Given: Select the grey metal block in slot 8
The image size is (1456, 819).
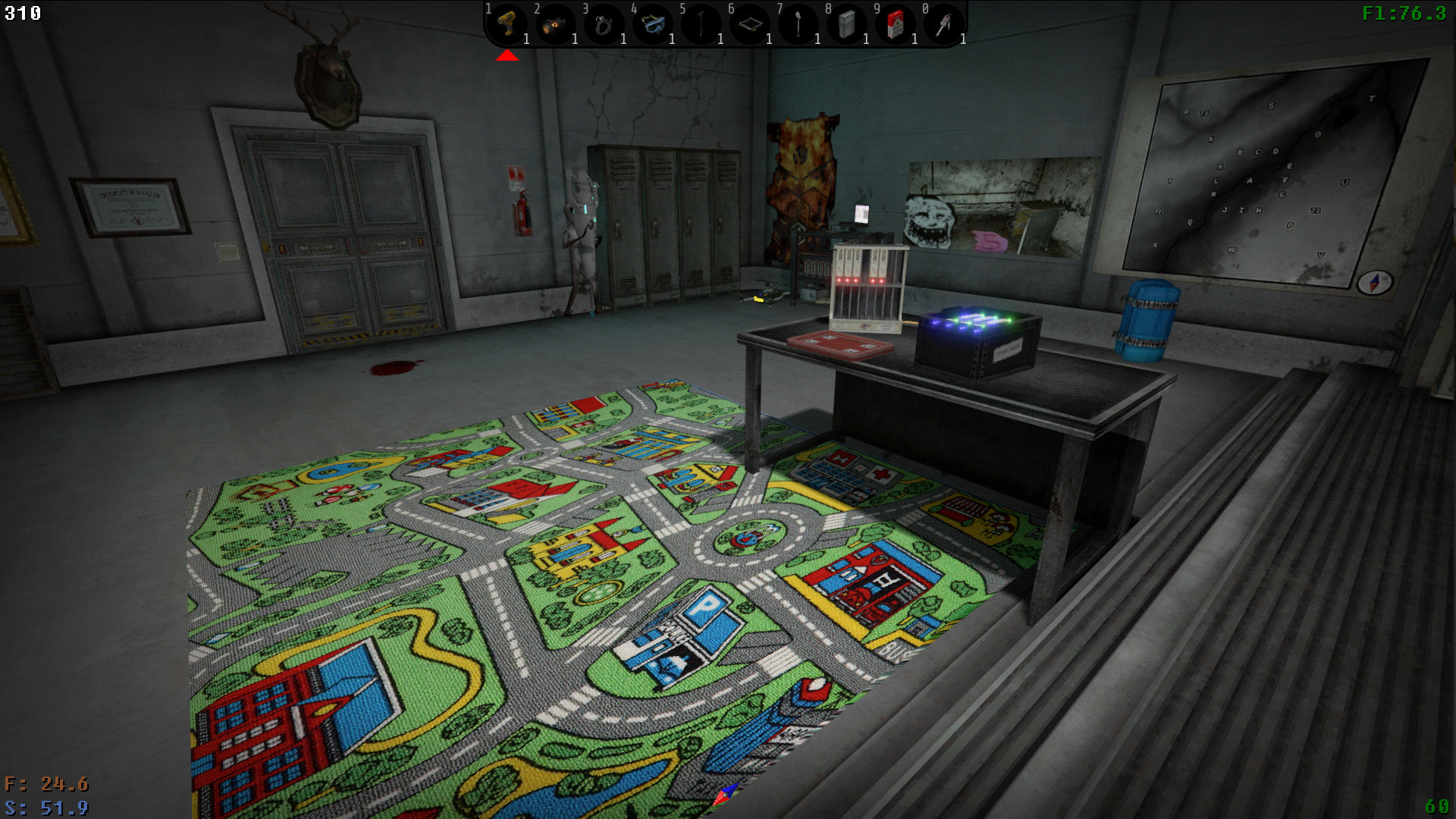Looking at the screenshot, I should point(846,25).
